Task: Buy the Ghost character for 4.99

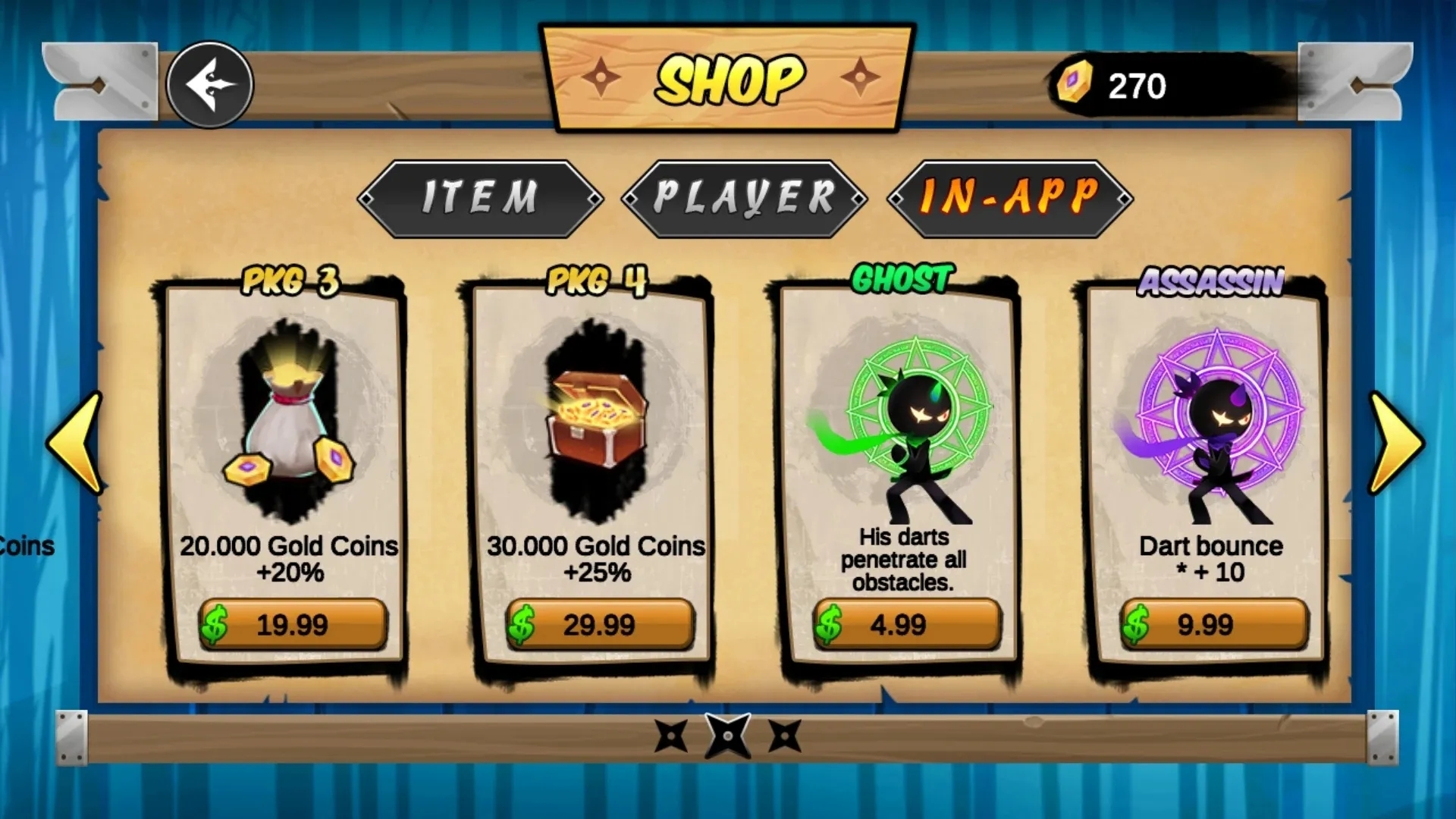Action: click(x=907, y=625)
